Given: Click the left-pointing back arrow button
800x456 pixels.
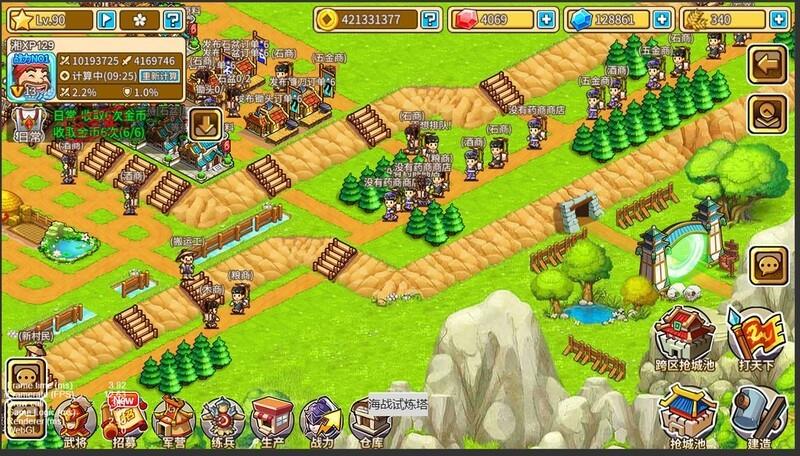Looking at the screenshot, I should 770,65.
